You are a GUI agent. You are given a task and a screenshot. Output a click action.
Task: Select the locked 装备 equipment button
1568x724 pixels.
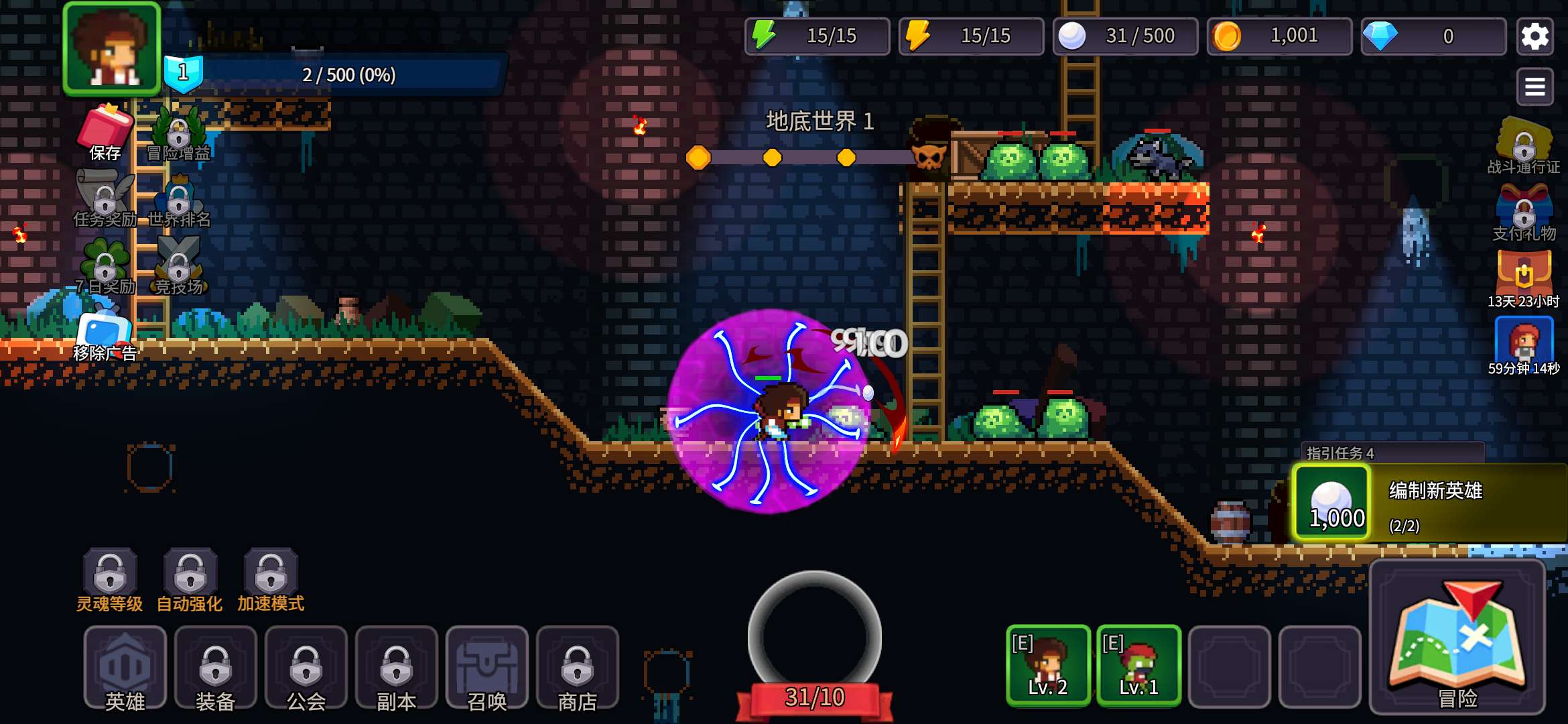215,668
